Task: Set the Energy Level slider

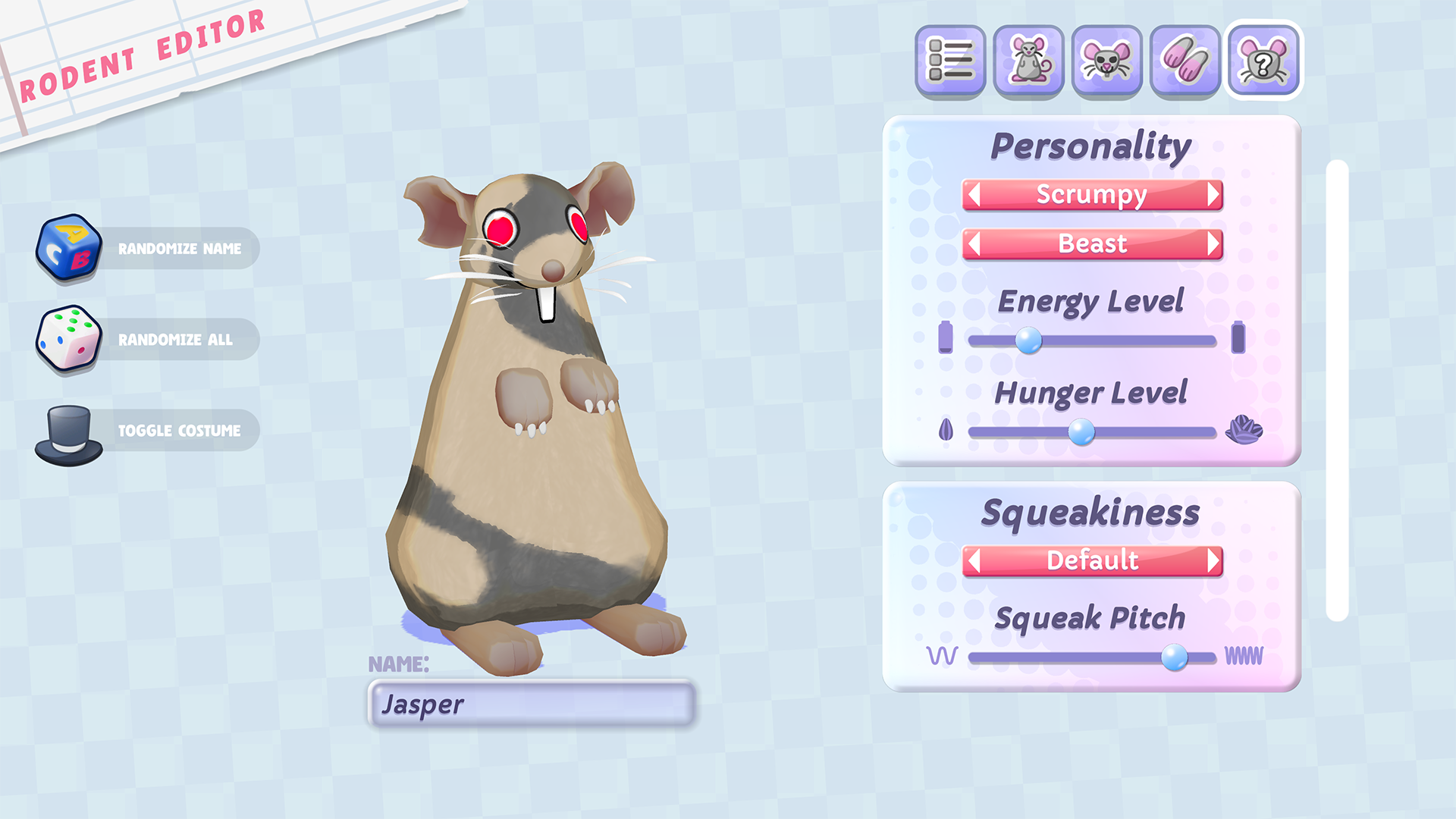Action: [x=1028, y=340]
